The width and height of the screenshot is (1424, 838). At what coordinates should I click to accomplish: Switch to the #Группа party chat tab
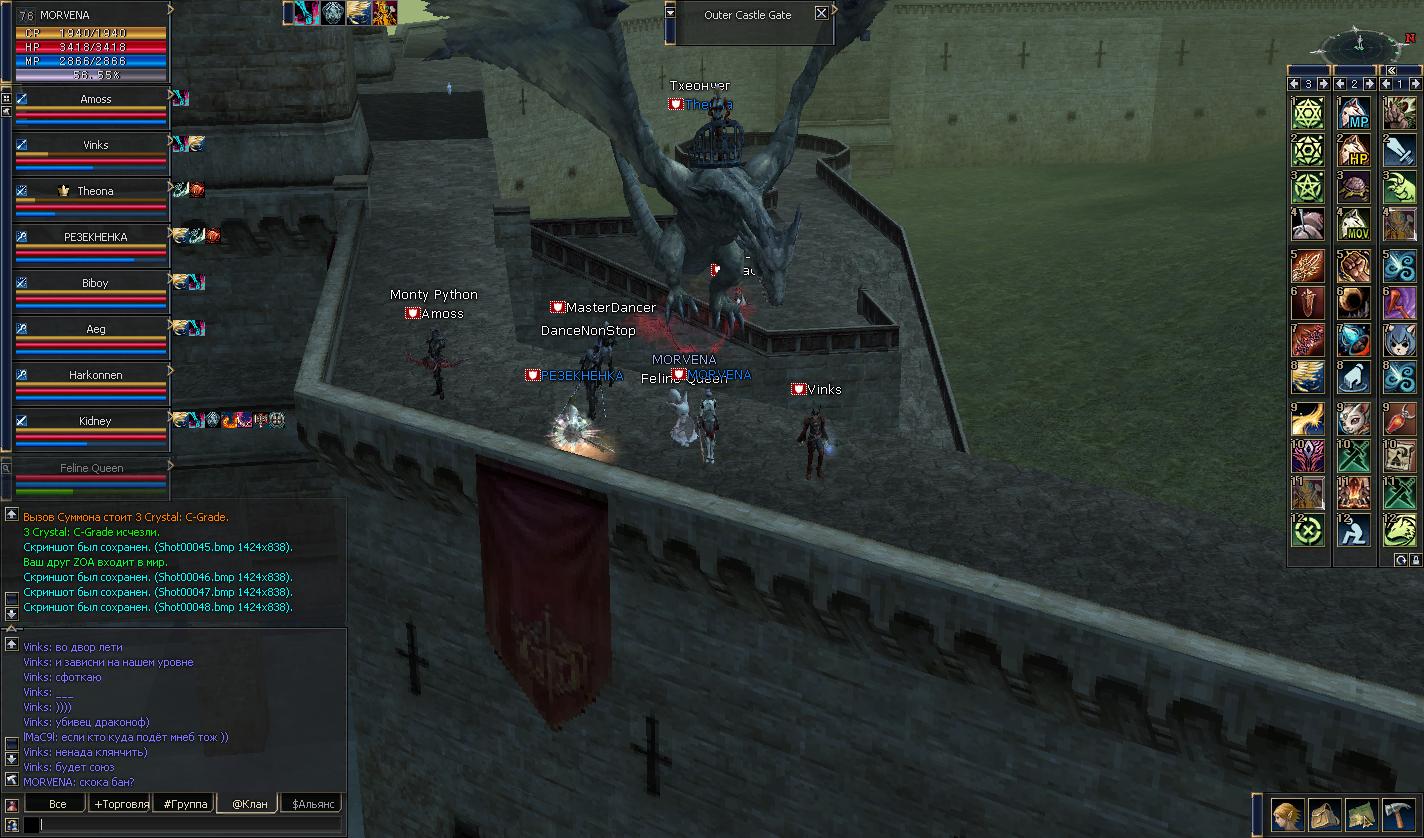point(186,804)
